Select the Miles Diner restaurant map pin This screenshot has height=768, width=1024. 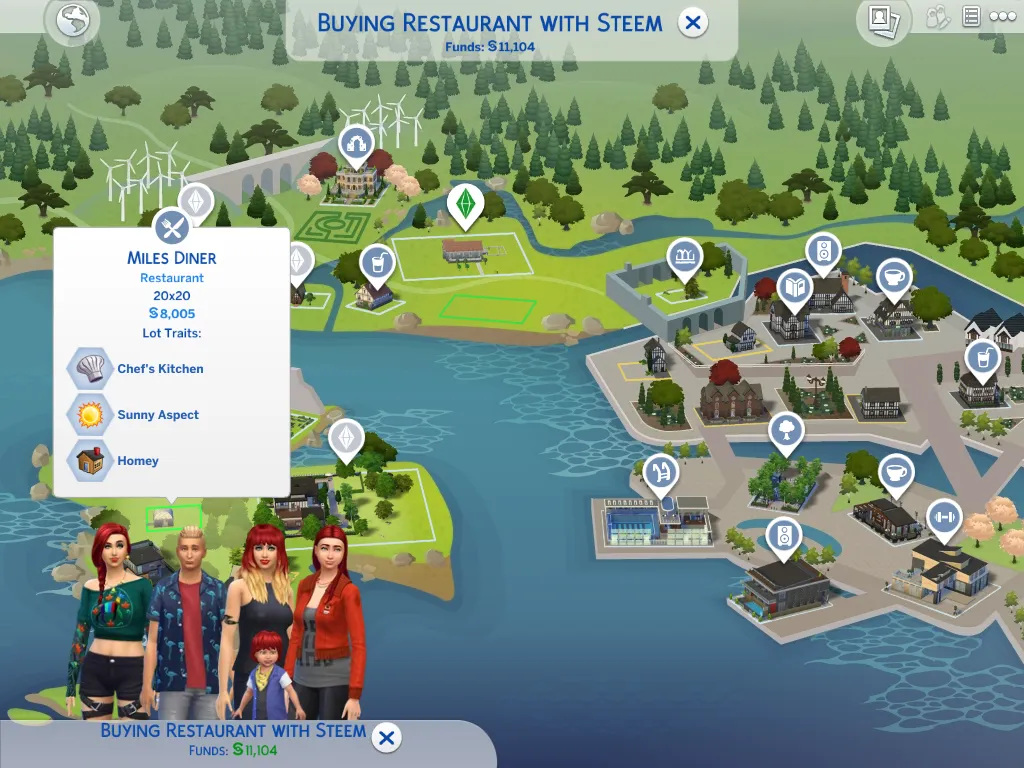click(x=173, y=227)
